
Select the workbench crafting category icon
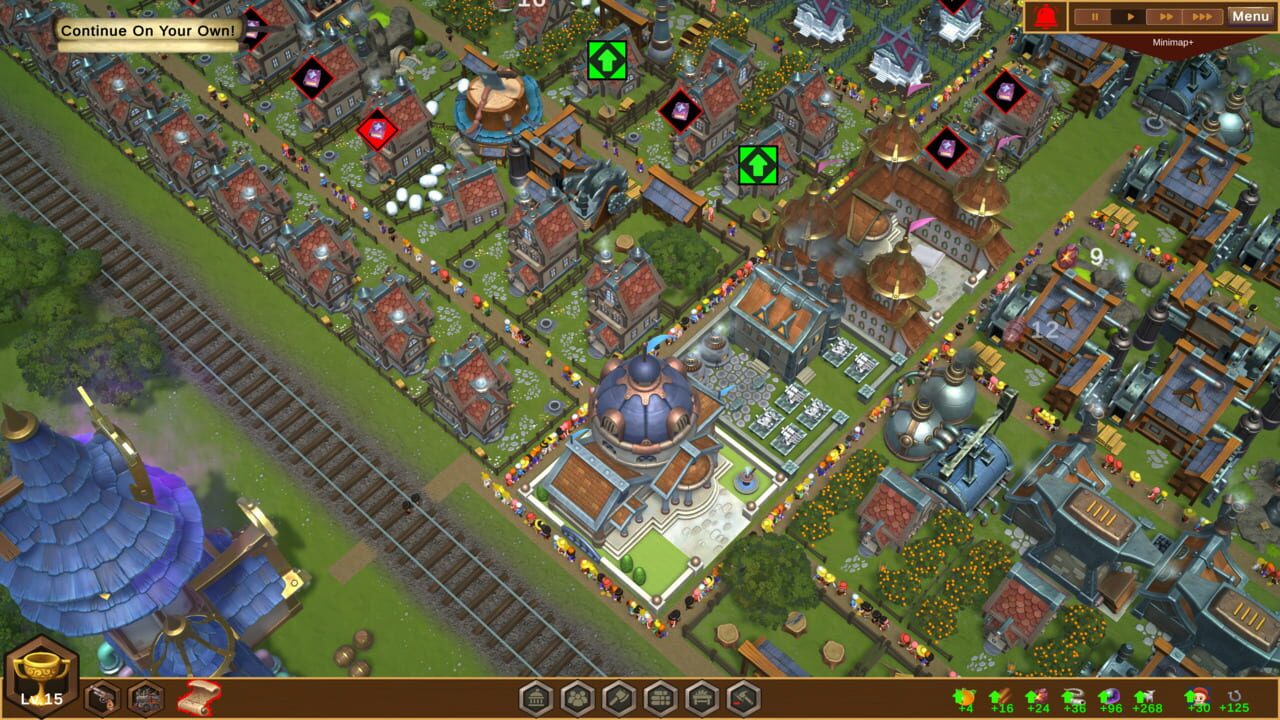[702, 697]
